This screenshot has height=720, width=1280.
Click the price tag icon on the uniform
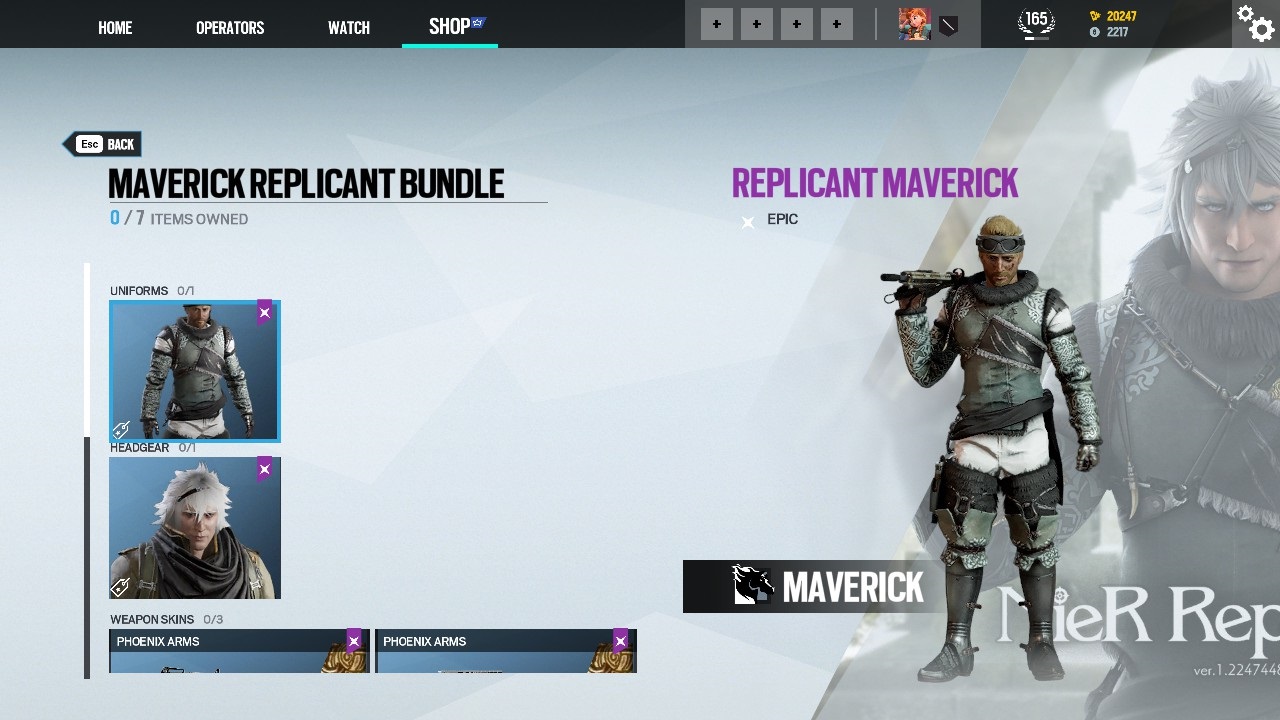point(121,430)
